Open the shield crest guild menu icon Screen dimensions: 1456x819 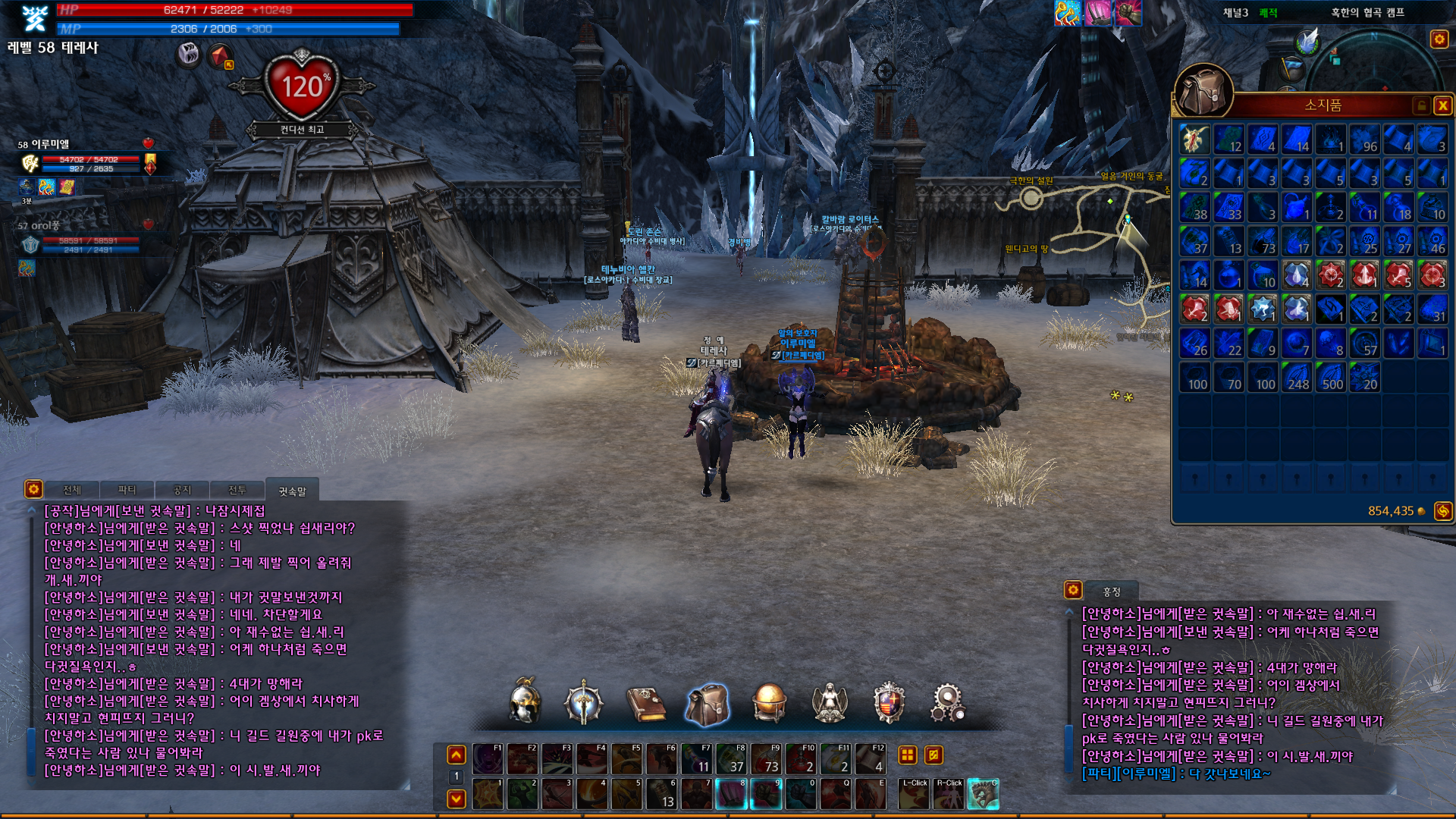tap(889, 702)
